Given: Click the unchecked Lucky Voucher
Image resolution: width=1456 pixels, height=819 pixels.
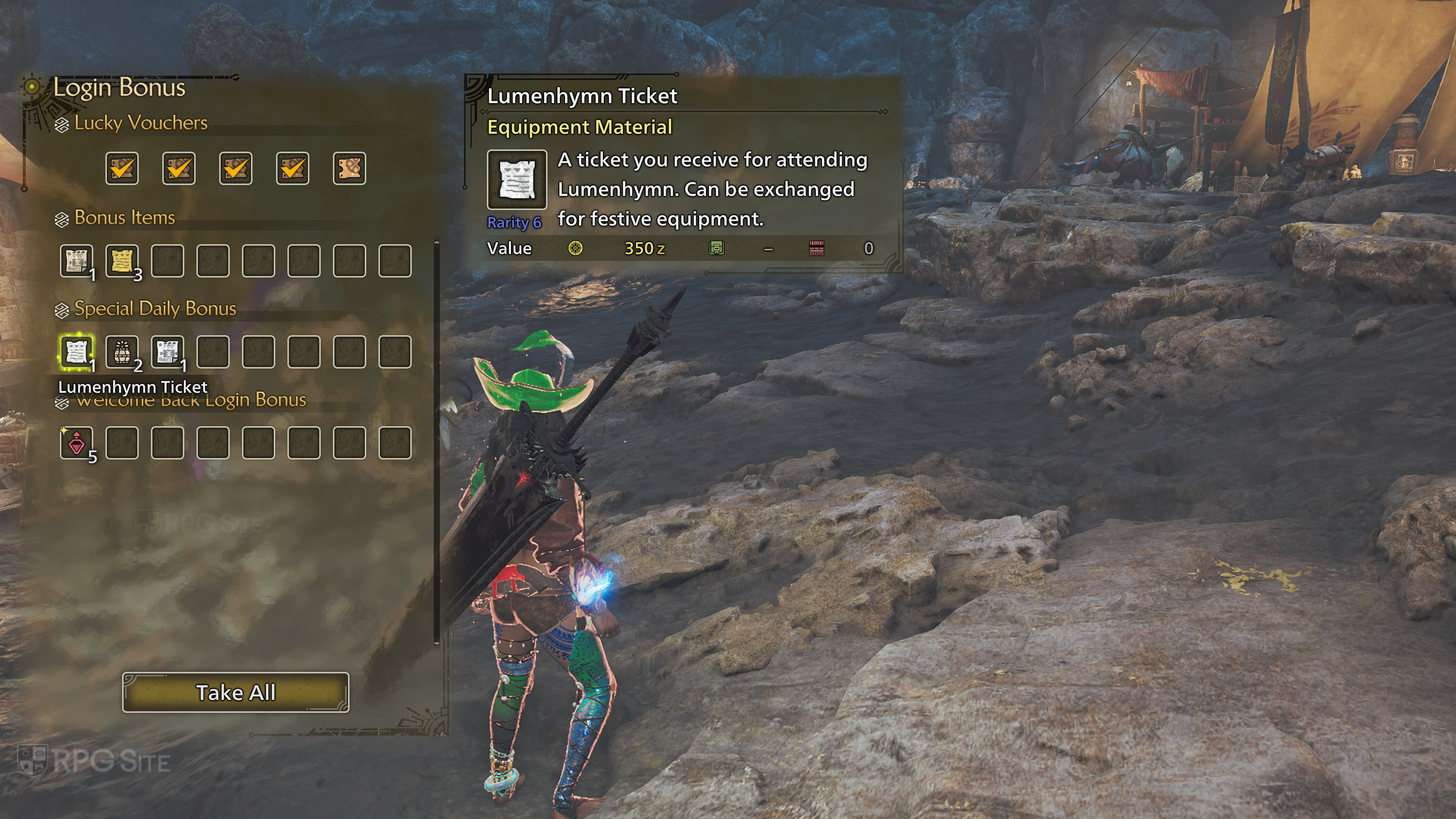Looking at the screenshot, I should [x=349, y=168].
